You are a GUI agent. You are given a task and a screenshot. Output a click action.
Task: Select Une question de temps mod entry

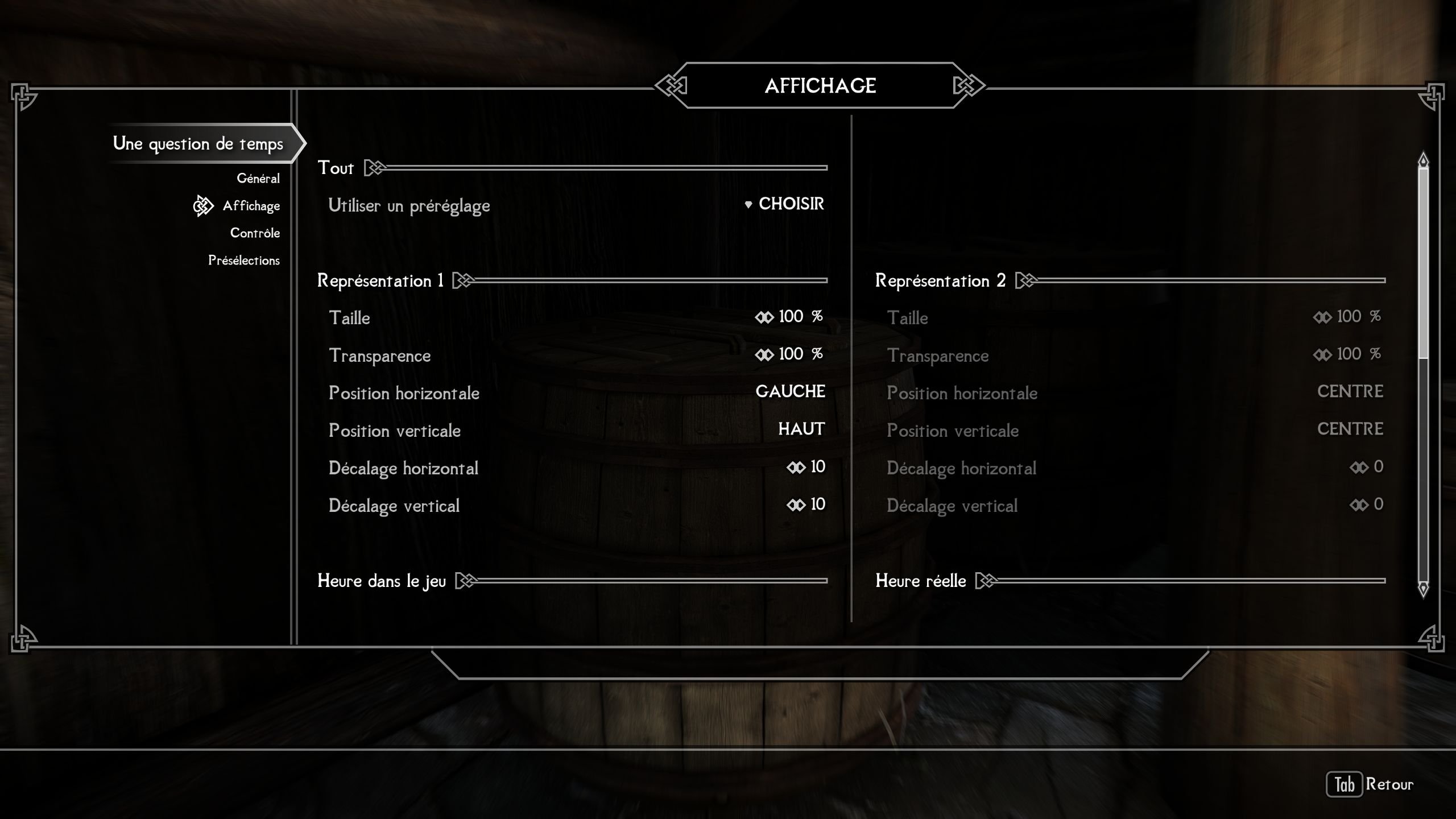point(198,143)
